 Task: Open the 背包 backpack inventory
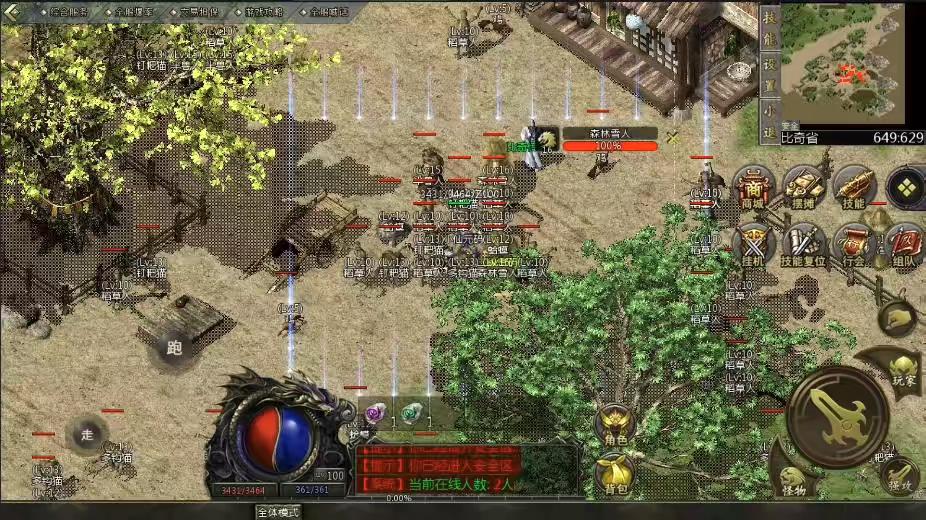(615, 472)
